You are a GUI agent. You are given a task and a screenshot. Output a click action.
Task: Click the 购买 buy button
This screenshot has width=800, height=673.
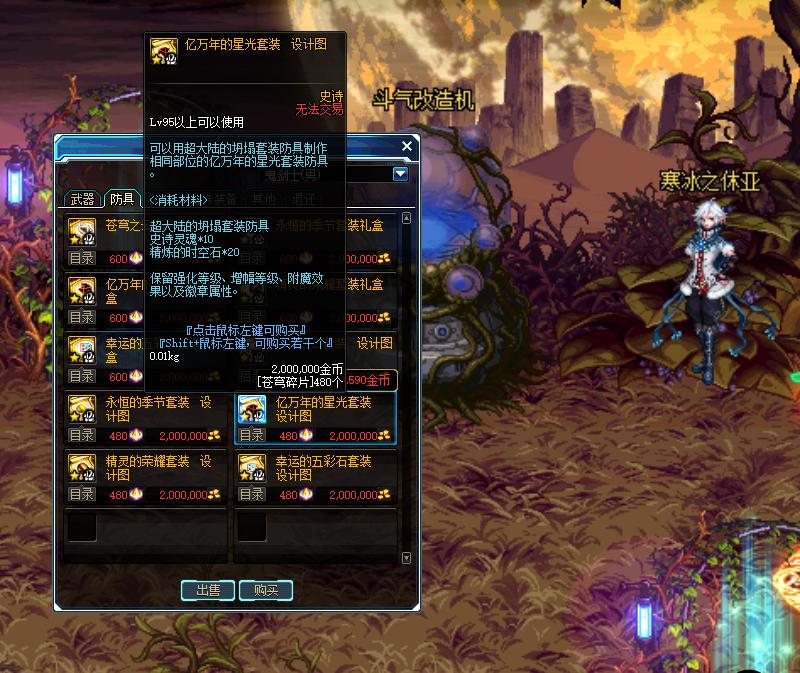click(266, 590)
